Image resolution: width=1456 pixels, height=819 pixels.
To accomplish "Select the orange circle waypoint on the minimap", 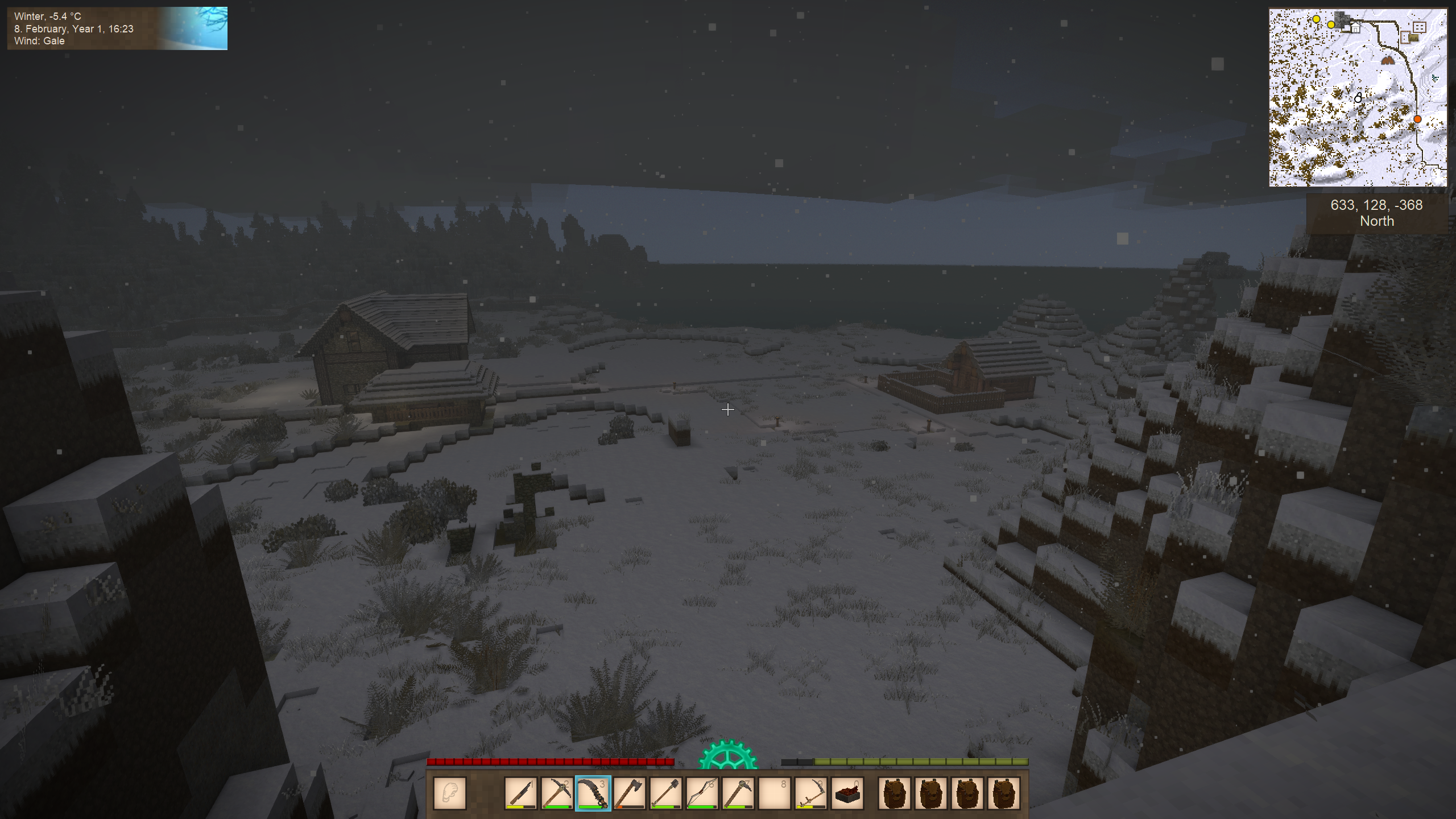I will click(x=1417, y=119).
